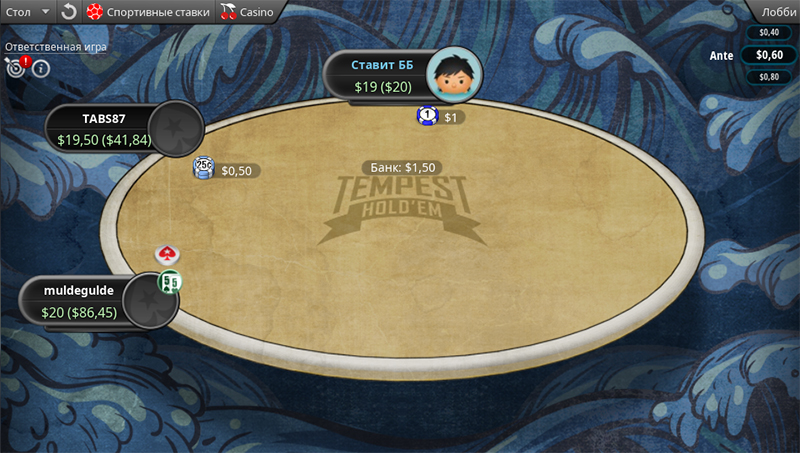Show the table info icon
This screenshot has width=800, height=453.
[41, 69]
